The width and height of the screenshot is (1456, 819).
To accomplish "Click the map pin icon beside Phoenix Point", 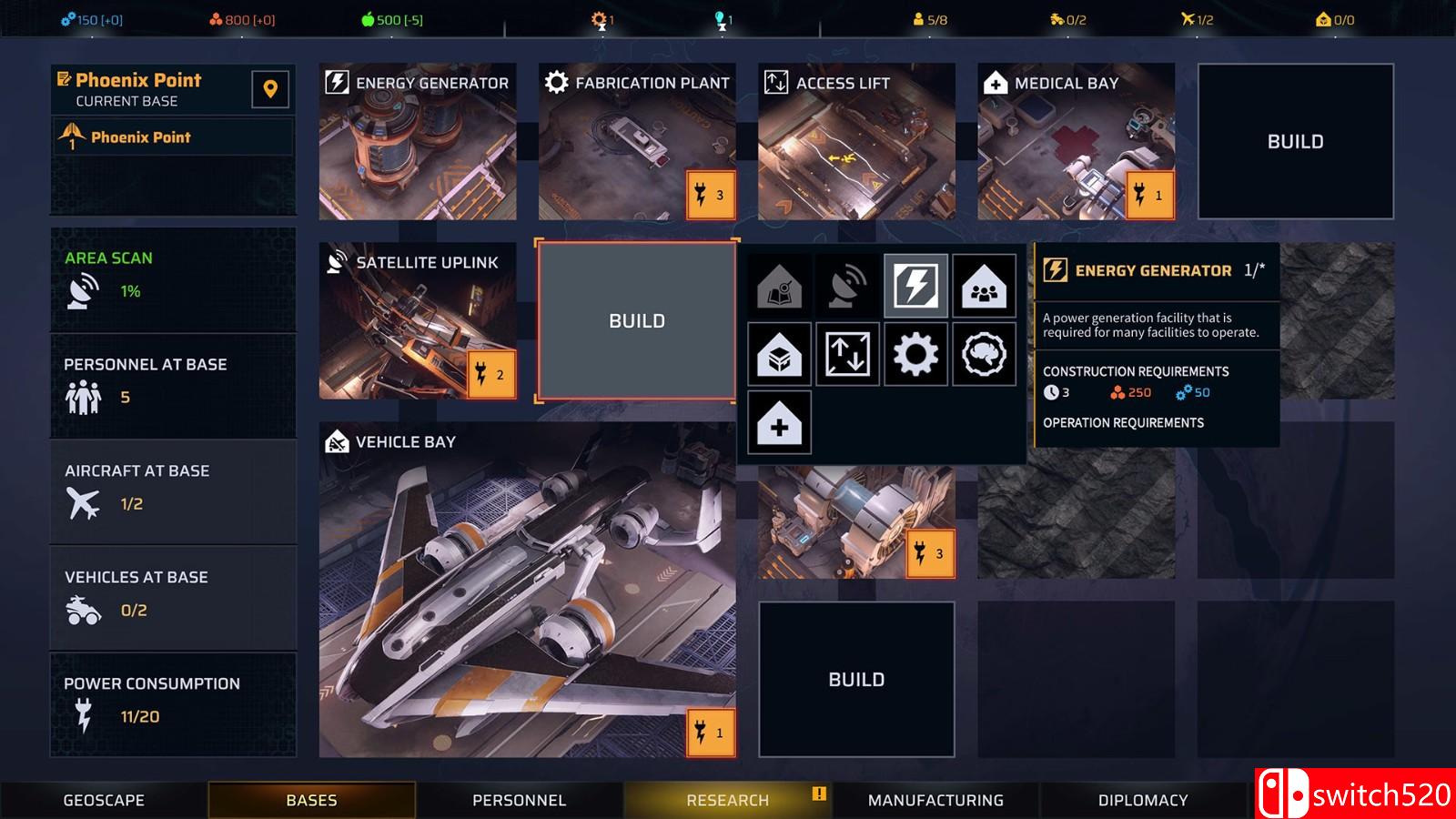I will click(270, 89).
